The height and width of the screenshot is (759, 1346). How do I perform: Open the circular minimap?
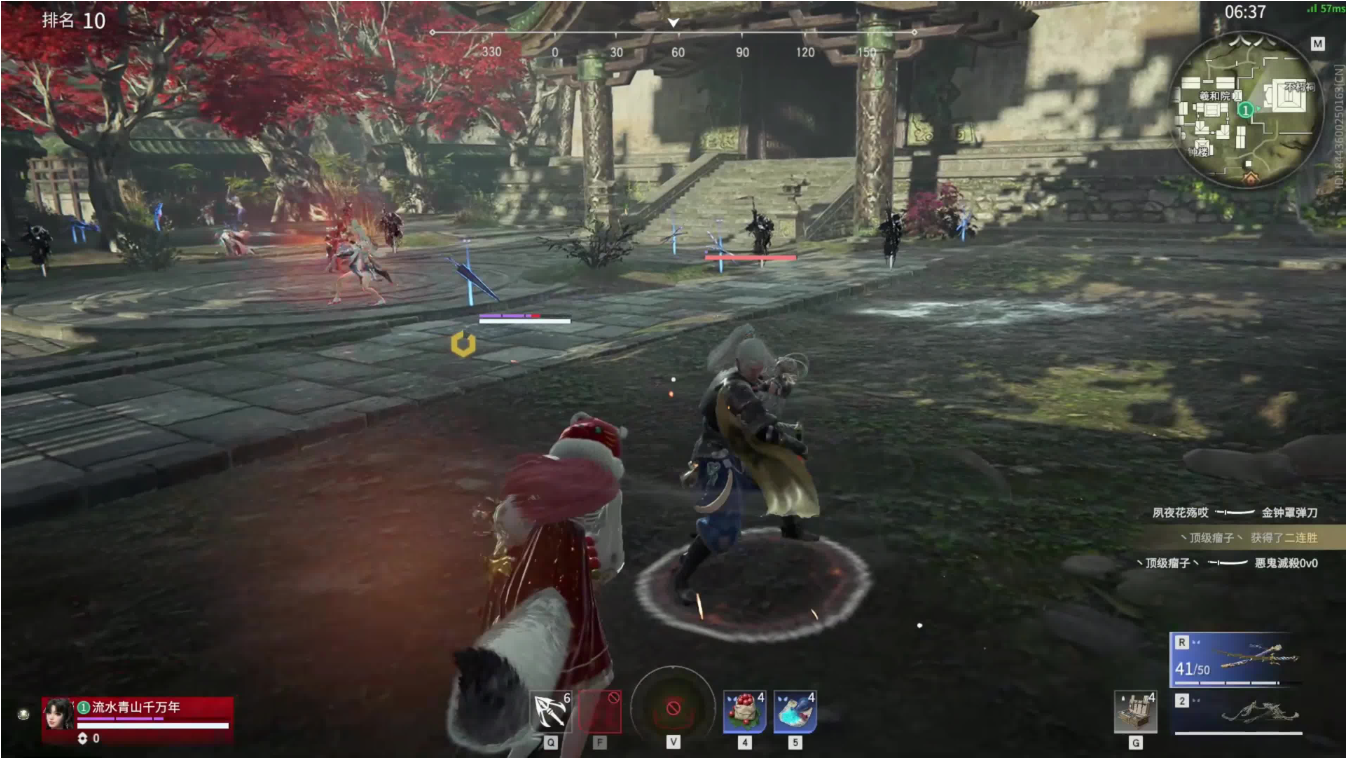1245,108
